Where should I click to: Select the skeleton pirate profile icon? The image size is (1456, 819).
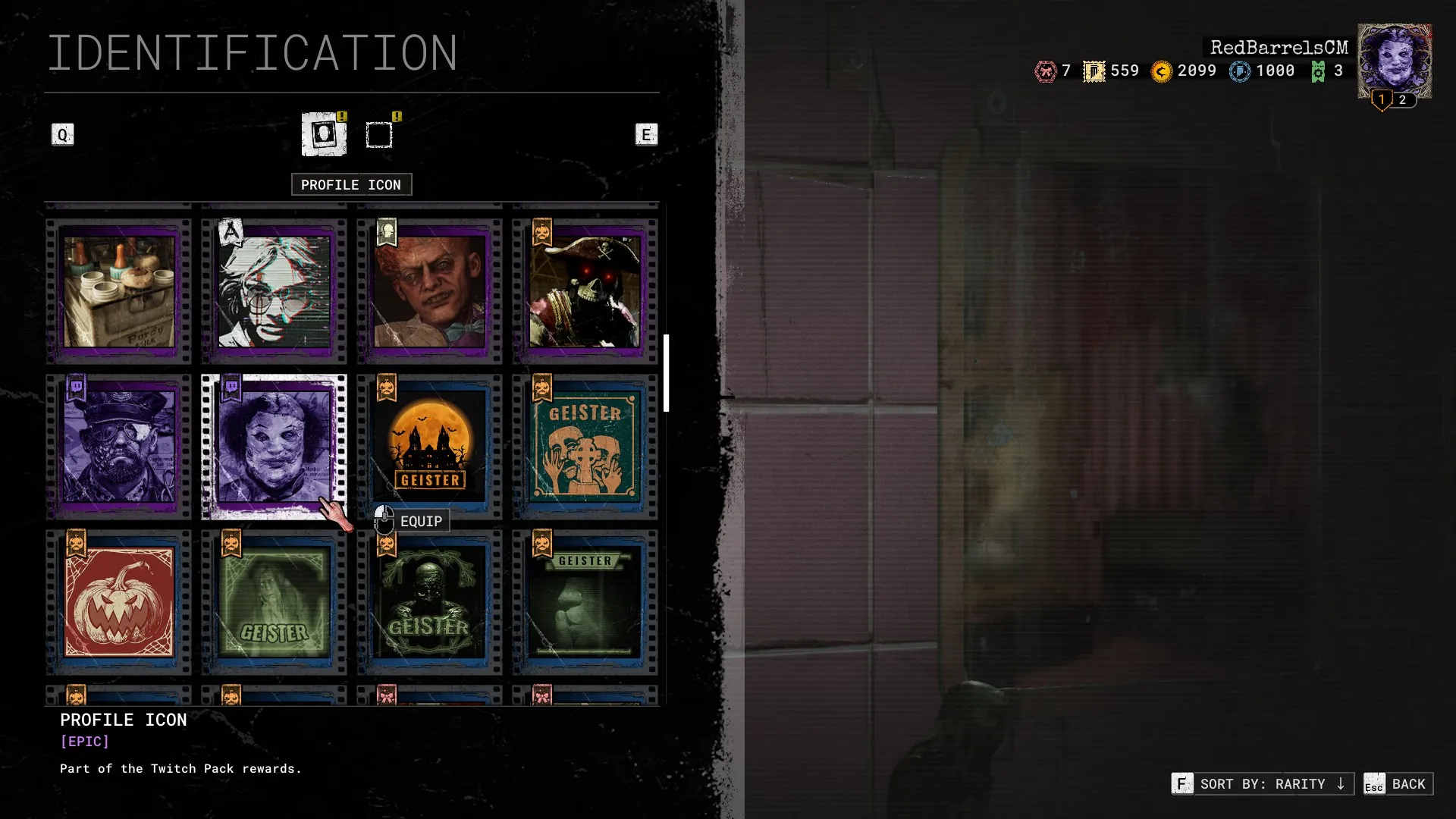click(585, 292)
